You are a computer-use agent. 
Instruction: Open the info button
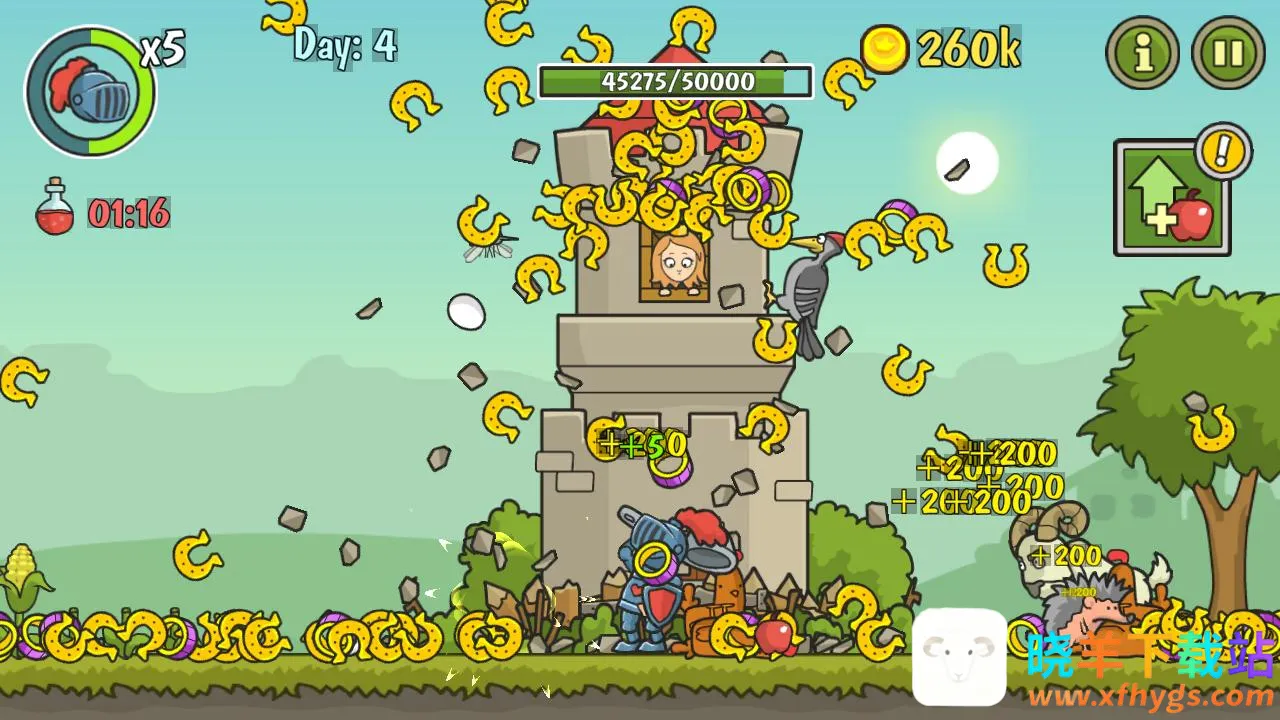[x=1143, y=53]
